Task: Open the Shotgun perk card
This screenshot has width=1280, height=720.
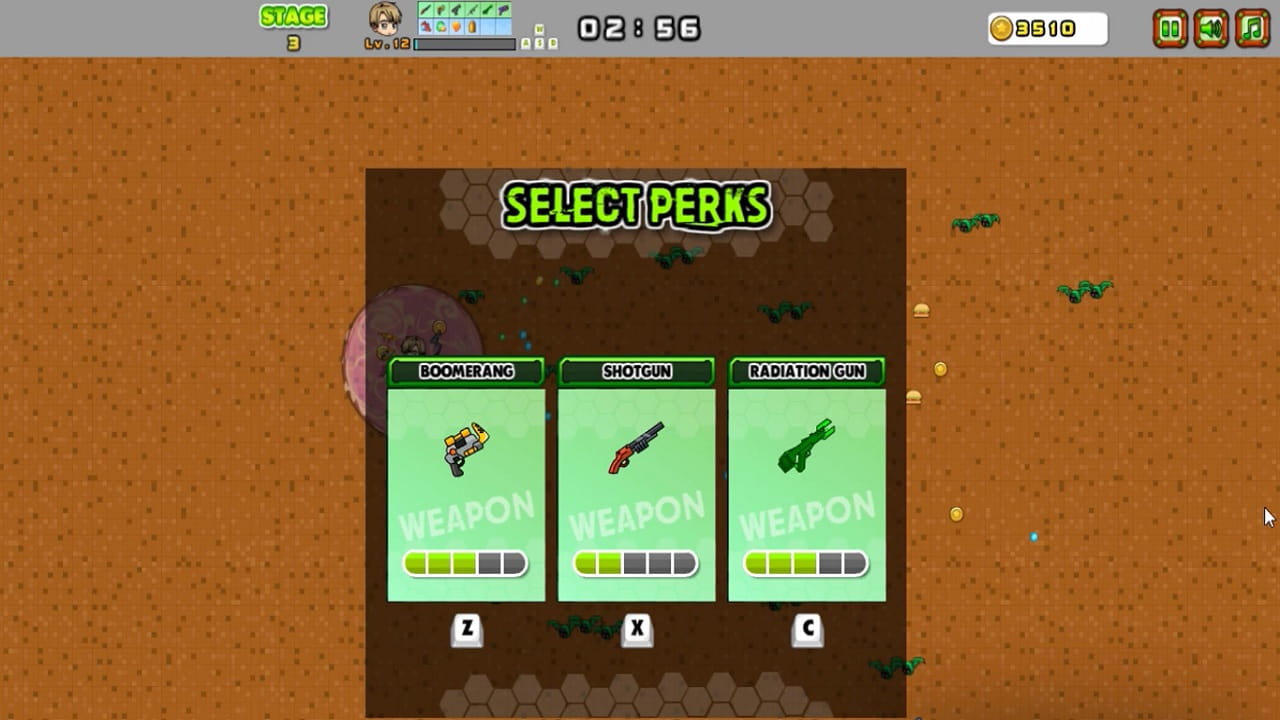Action: pos(637,485)
